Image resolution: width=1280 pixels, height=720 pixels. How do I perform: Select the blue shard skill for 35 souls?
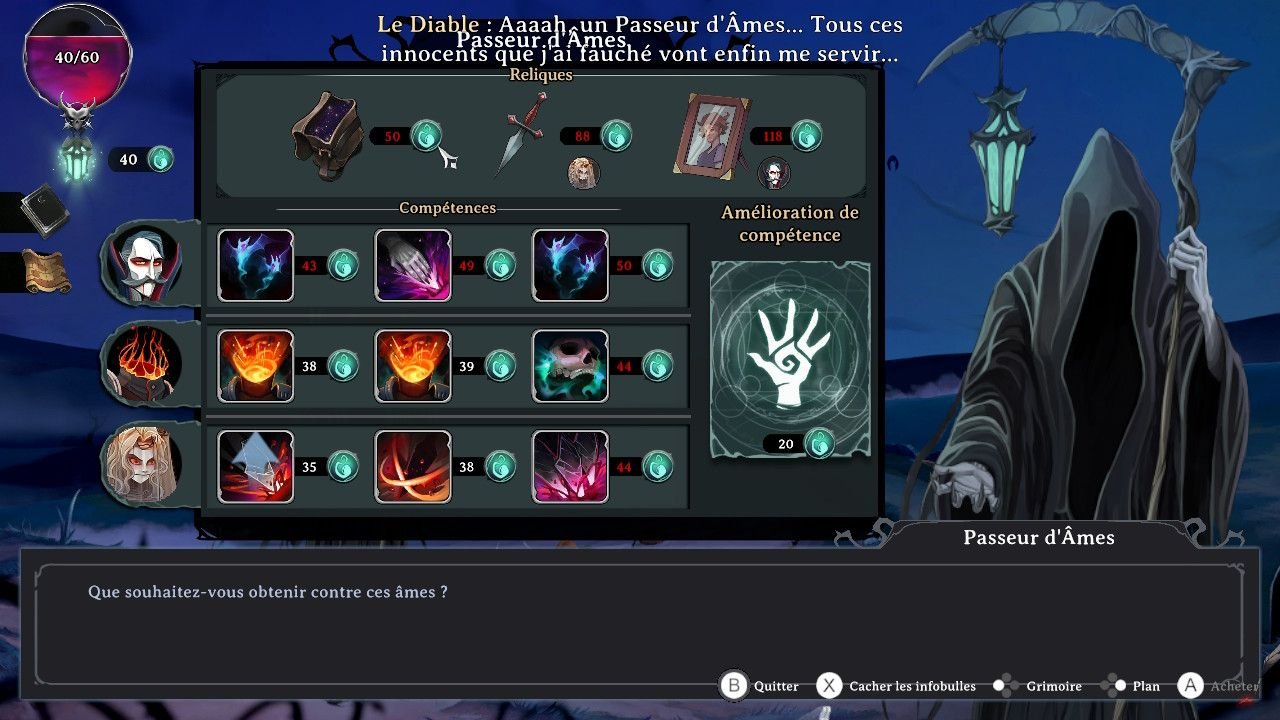pyautogui.click(x=256, y=466)
